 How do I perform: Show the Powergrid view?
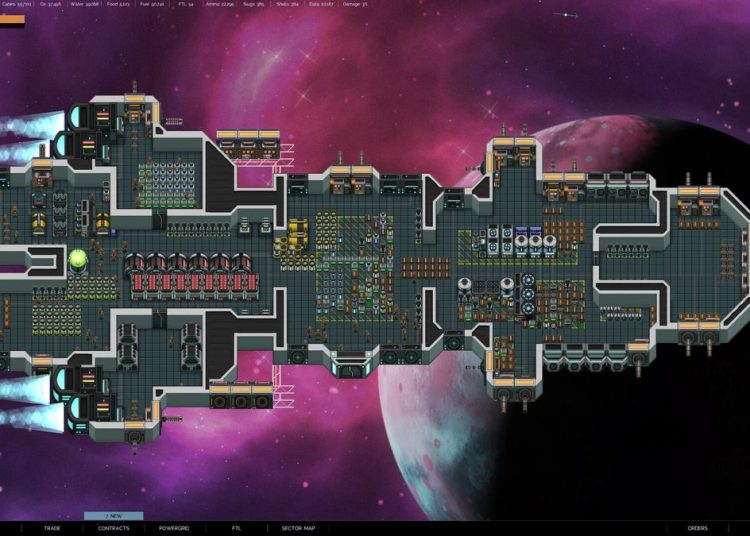tap(174, 528)
